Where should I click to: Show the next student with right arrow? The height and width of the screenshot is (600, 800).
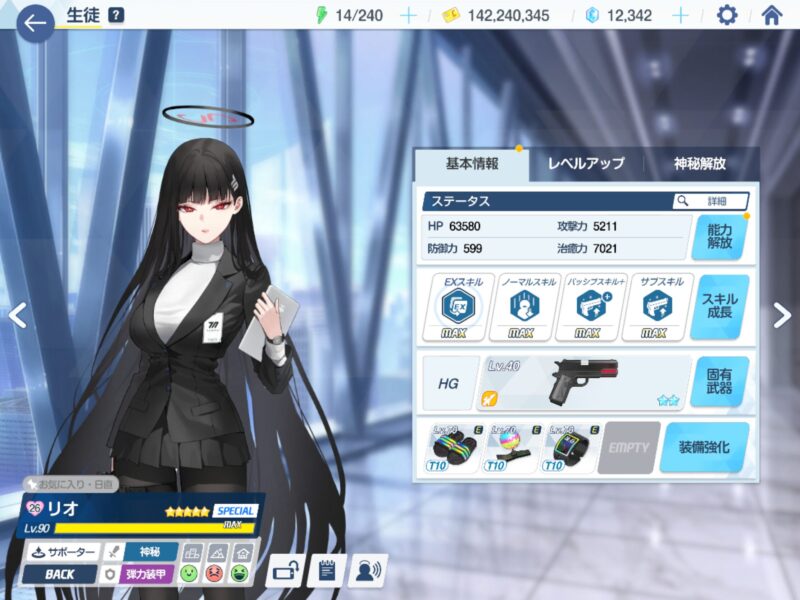click(781, 315)
